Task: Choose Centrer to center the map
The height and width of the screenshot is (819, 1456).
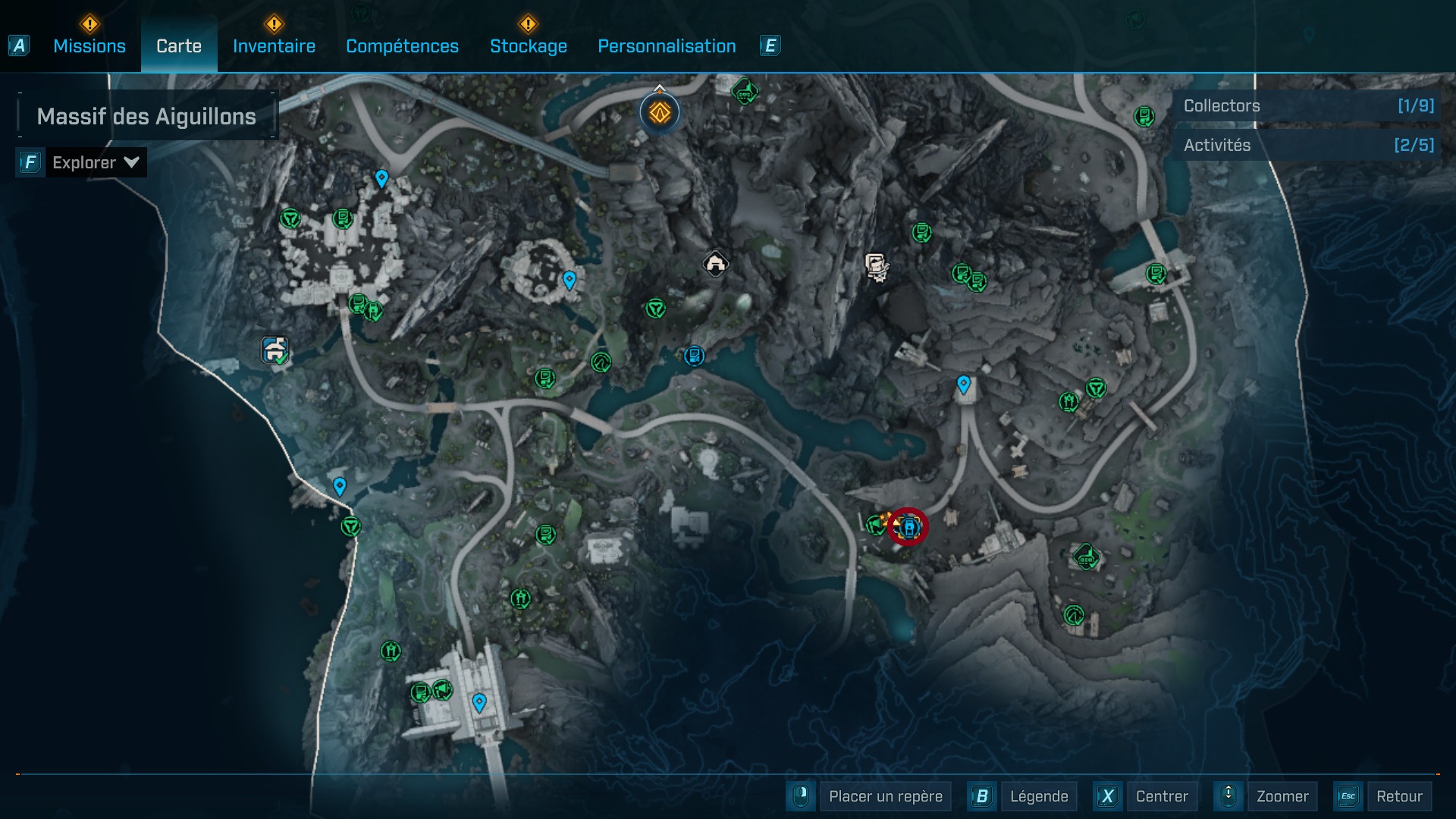Action: [1162, 796]
